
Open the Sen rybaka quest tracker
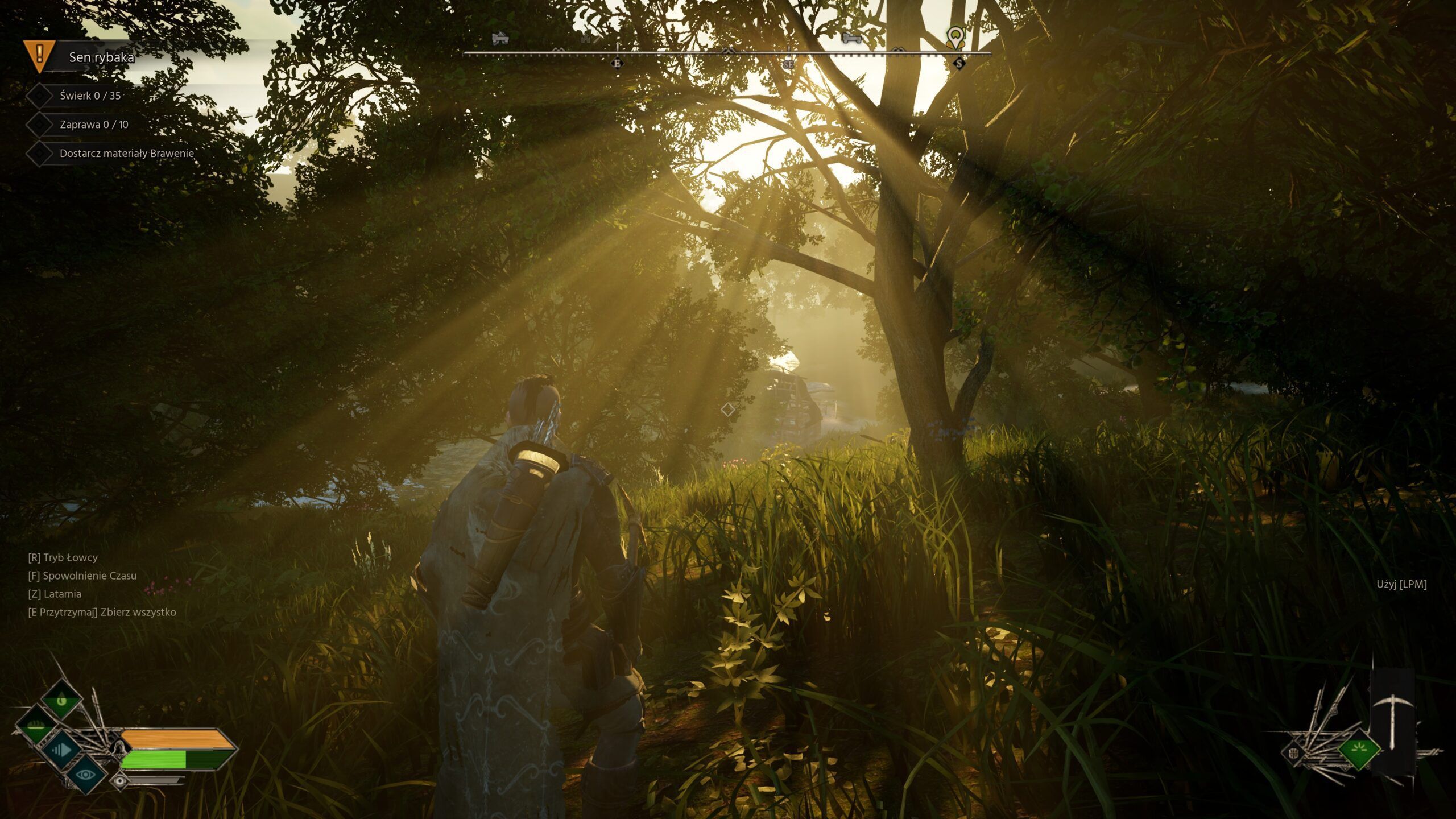pyautogui.click(x=101, y=57)
